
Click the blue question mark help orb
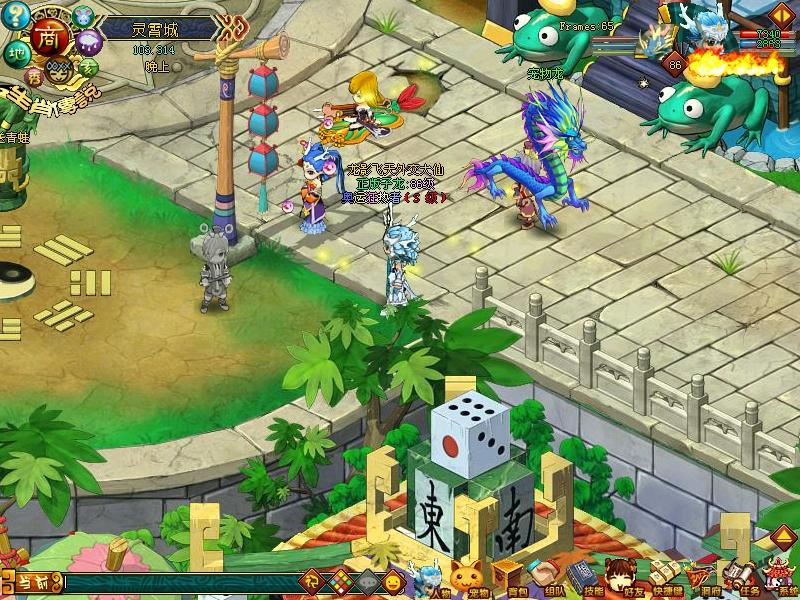point(15,16)
